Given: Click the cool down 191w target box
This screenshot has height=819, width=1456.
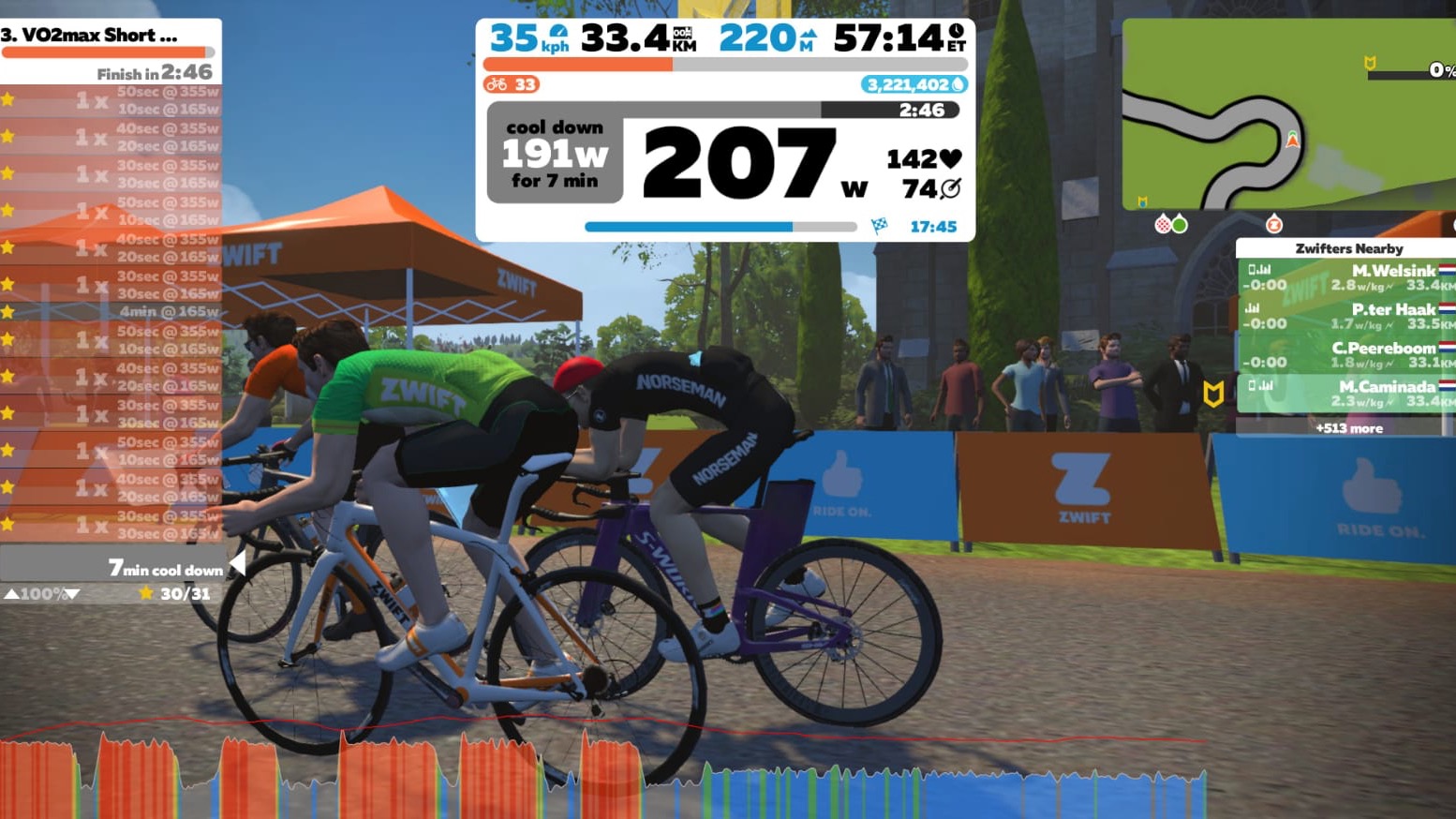Looking at the screenshot, I should 555,154.
